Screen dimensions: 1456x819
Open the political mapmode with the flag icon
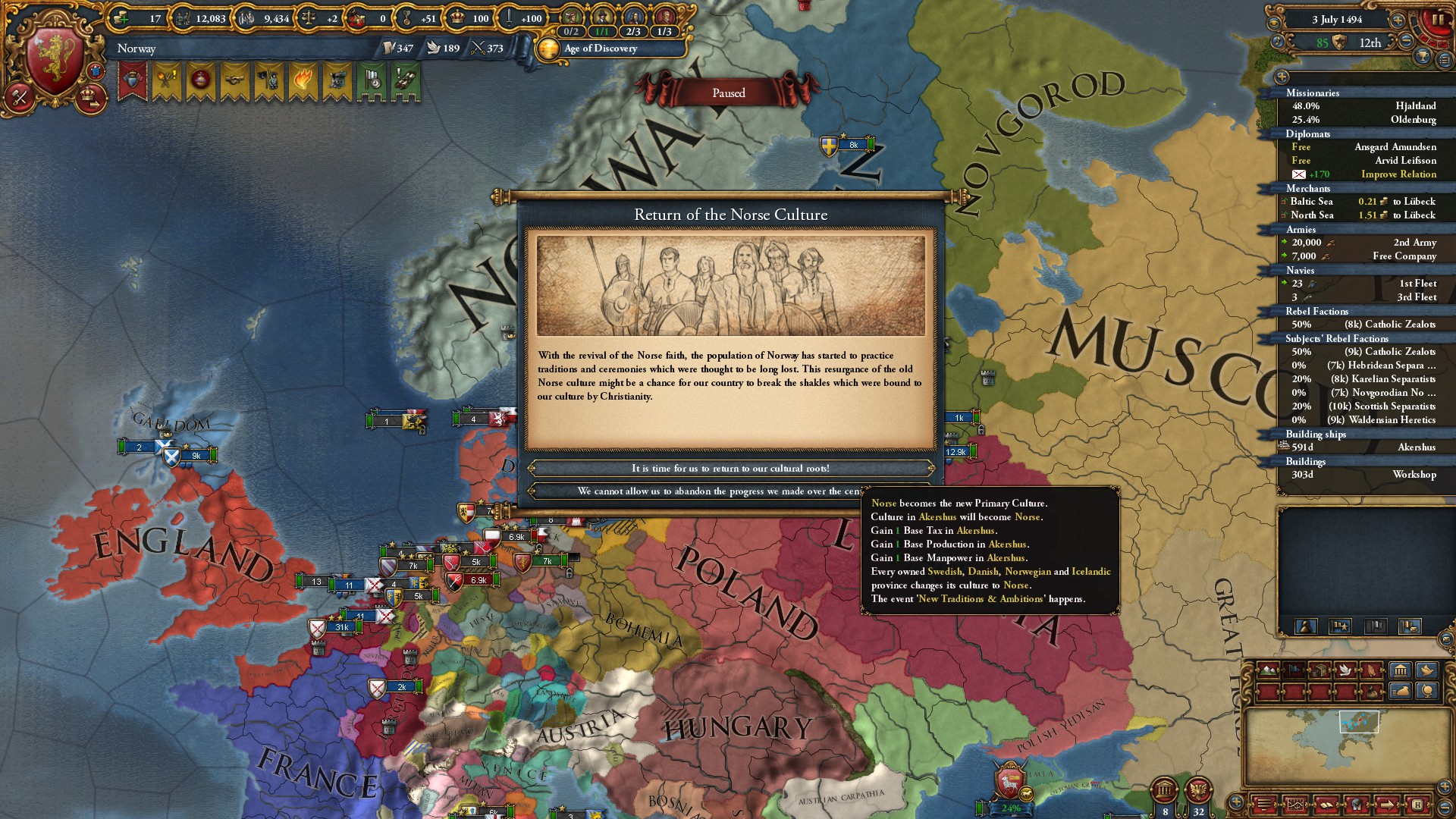tap(1295, 670)
